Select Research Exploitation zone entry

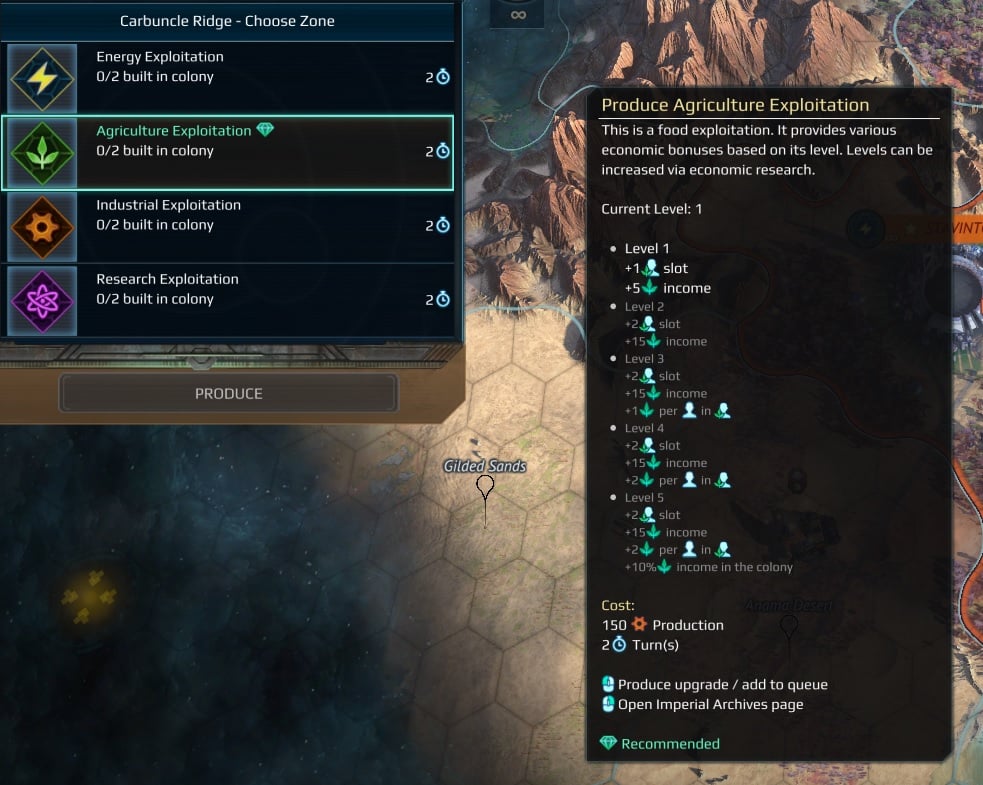[228, 300]
